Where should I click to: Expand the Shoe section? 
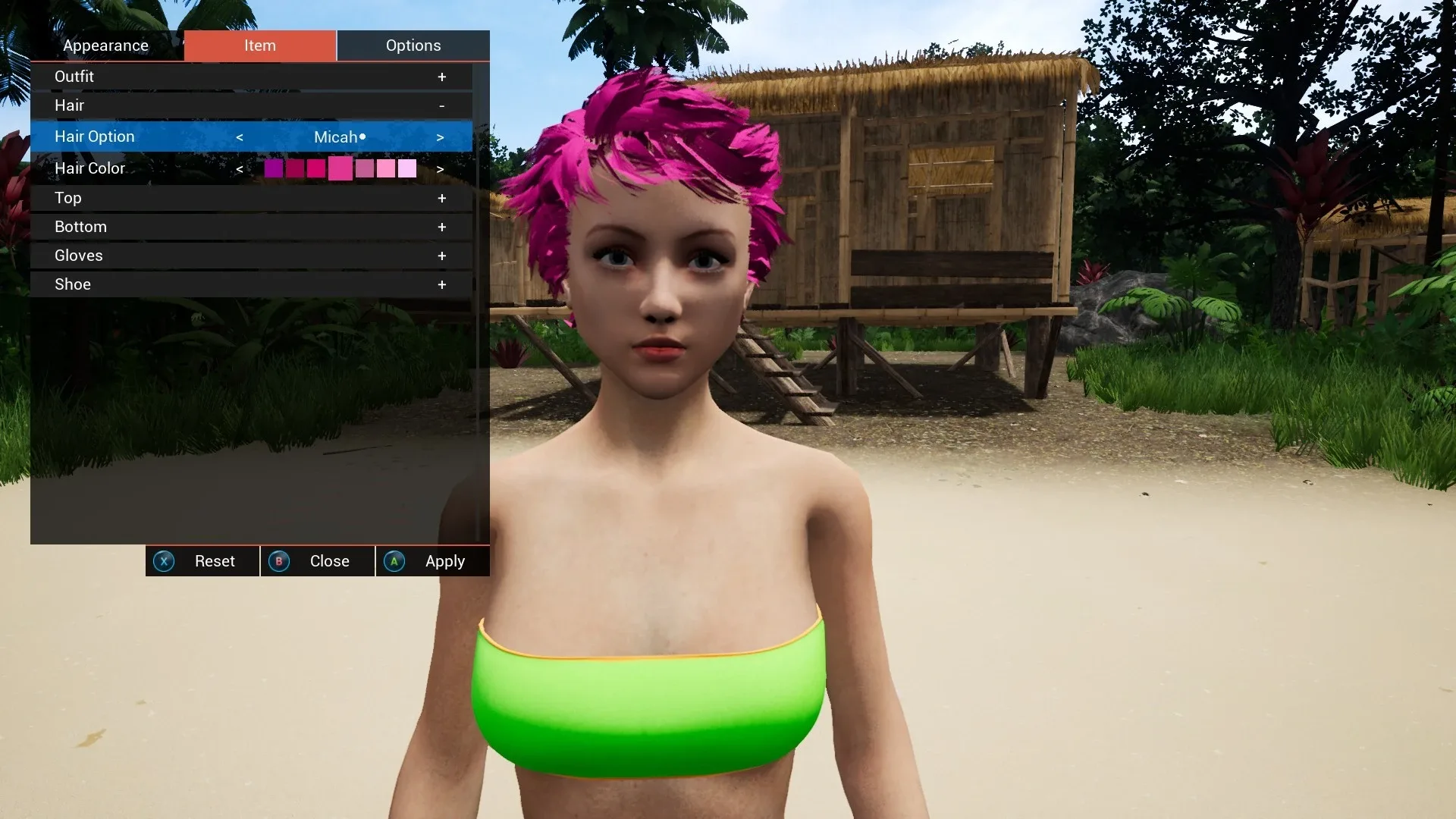coord(442,284)
